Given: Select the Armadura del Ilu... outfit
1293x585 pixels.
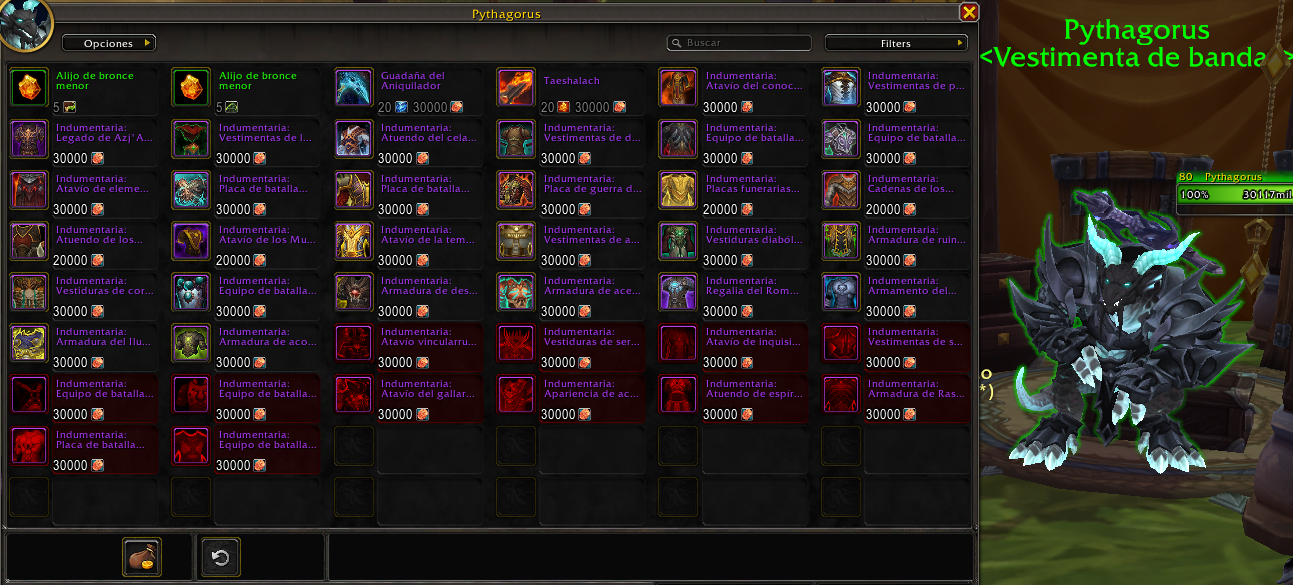Looking at the screenshot, I should click(29, 344).
